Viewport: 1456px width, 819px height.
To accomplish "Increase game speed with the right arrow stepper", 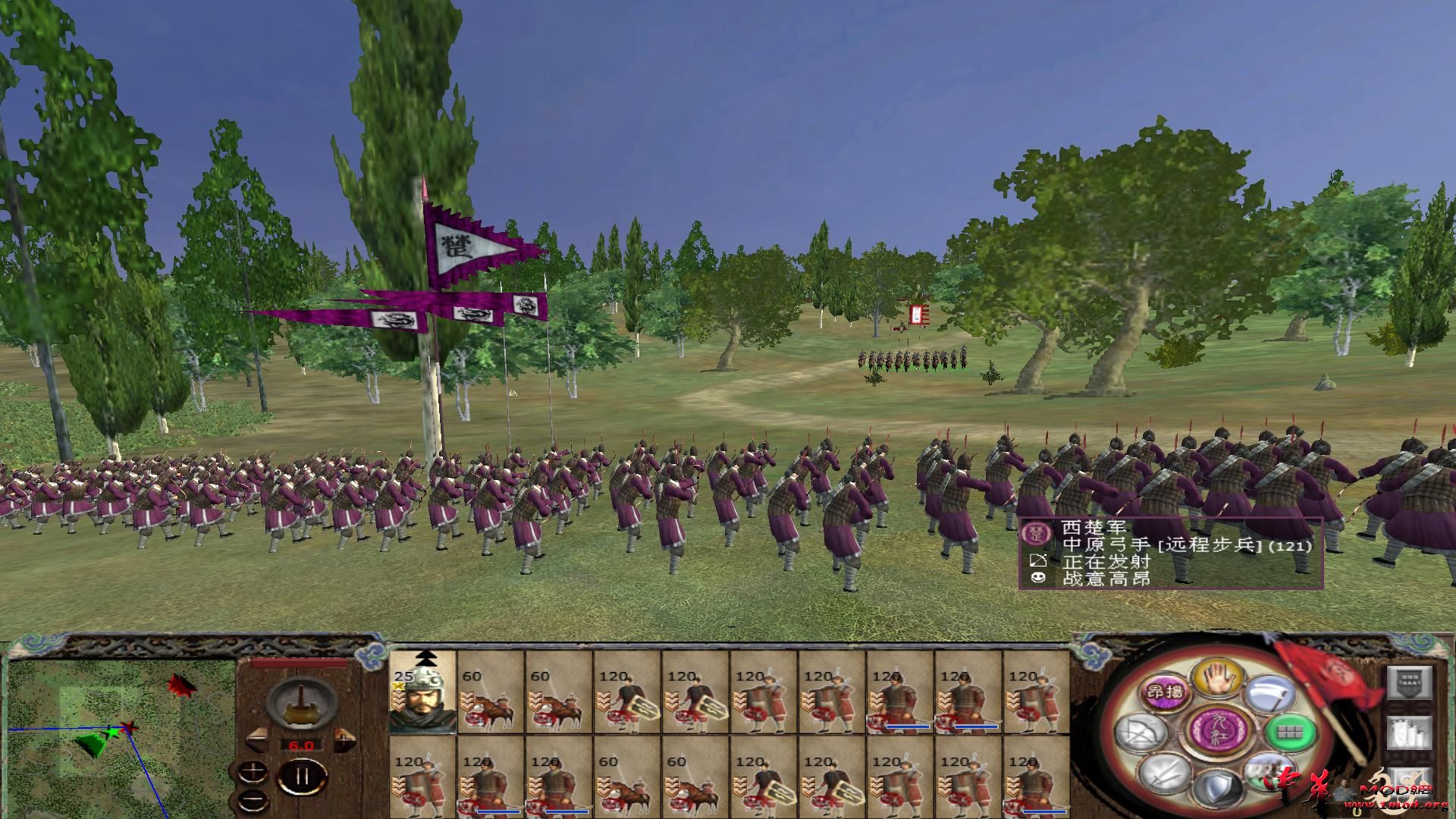I will [345, 739].
